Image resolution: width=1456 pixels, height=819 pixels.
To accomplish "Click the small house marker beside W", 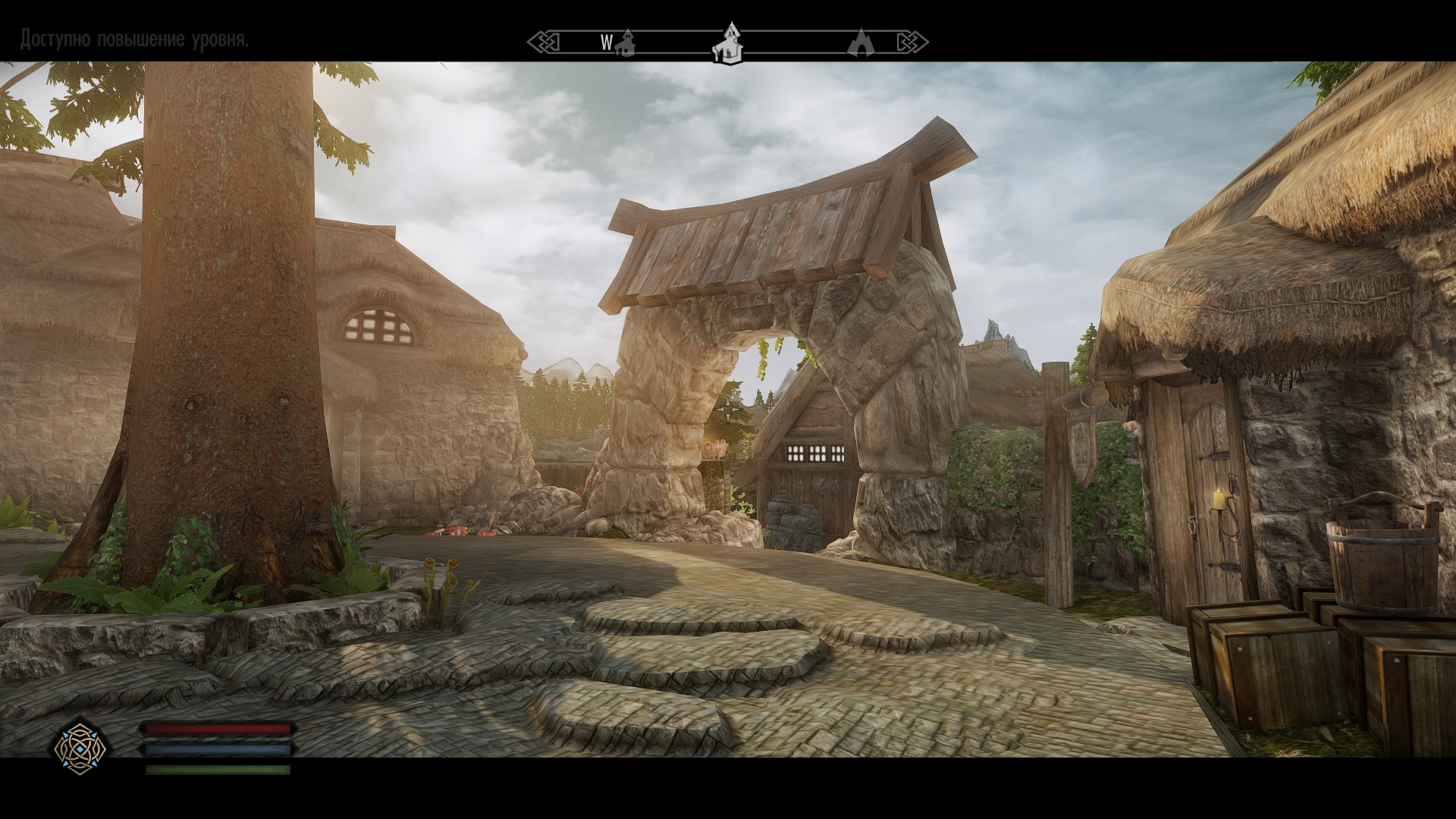I will click(626, 43).
